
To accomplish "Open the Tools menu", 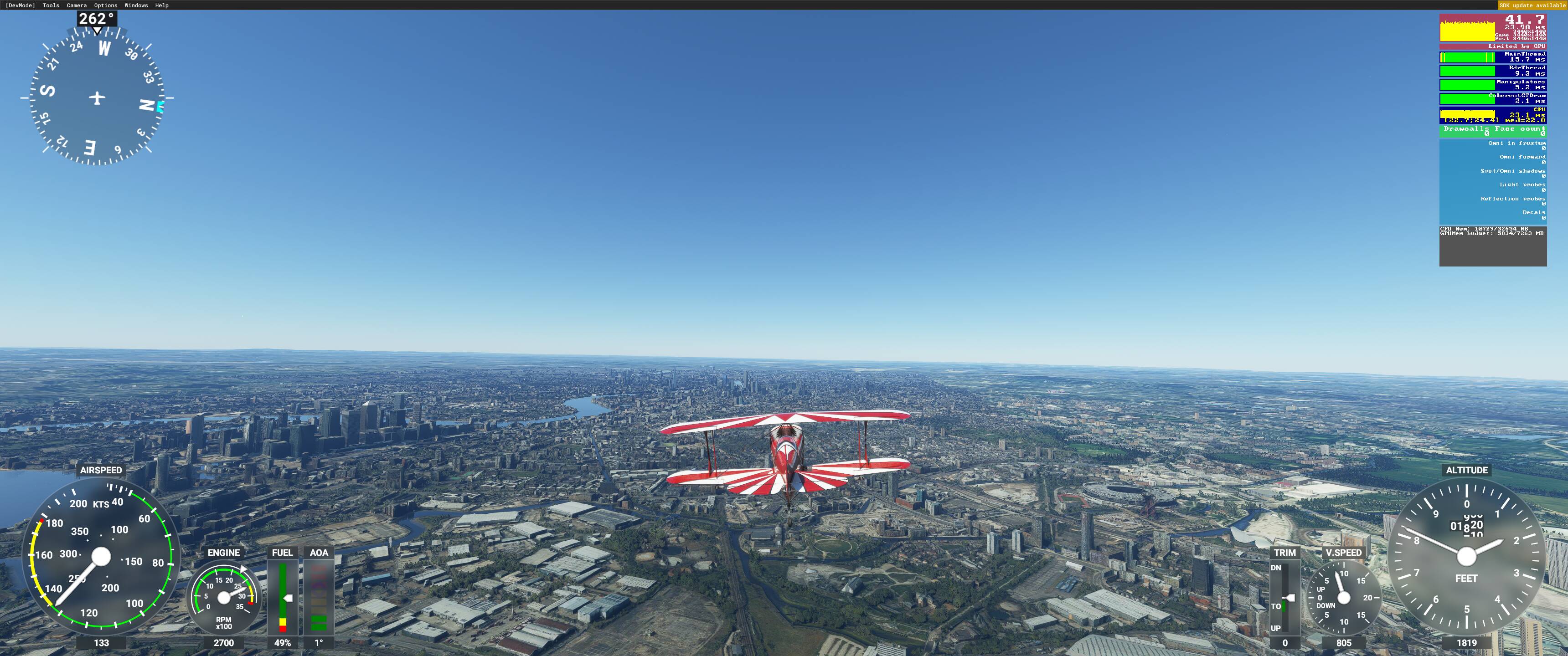I will [x=51, y=5].
